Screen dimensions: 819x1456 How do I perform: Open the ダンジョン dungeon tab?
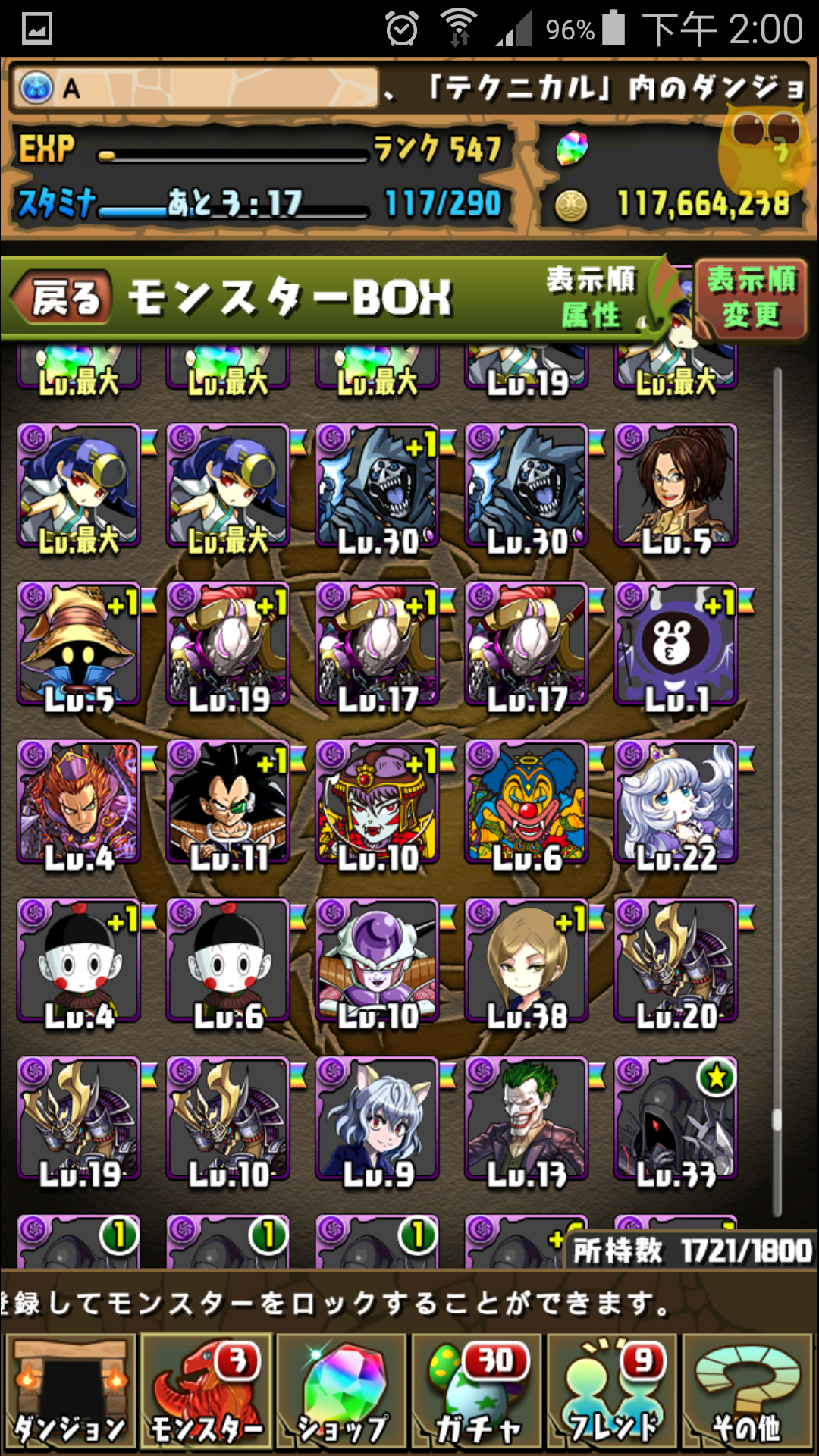70,1392
